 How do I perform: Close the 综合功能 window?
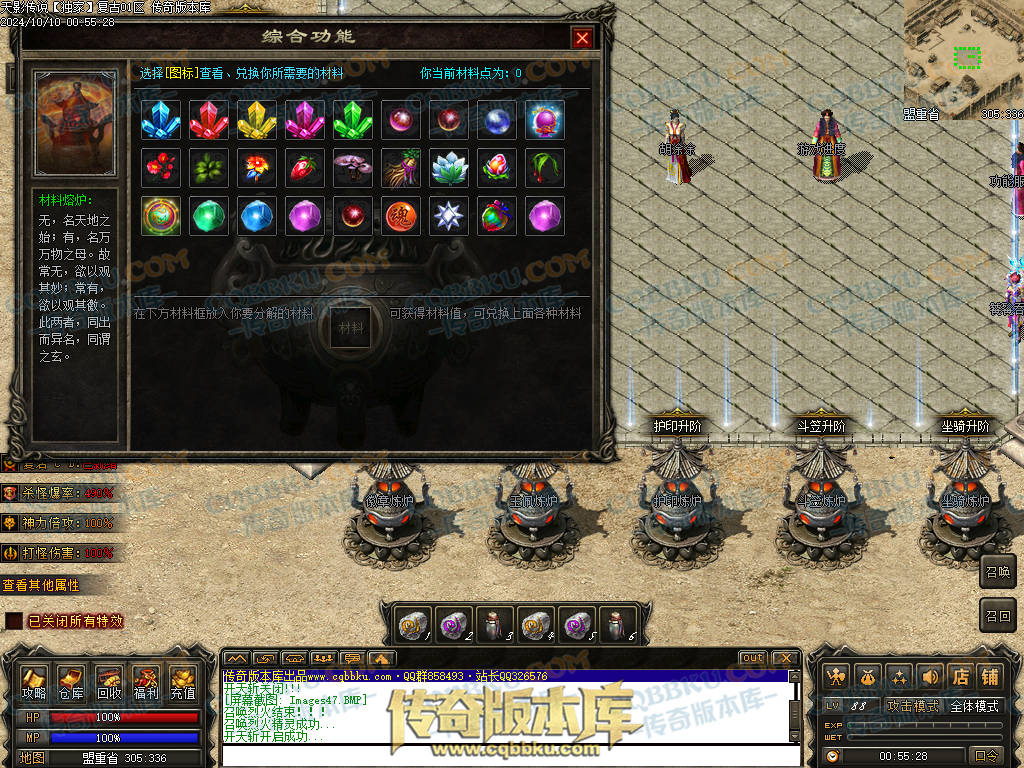click(x=582, y=38)
